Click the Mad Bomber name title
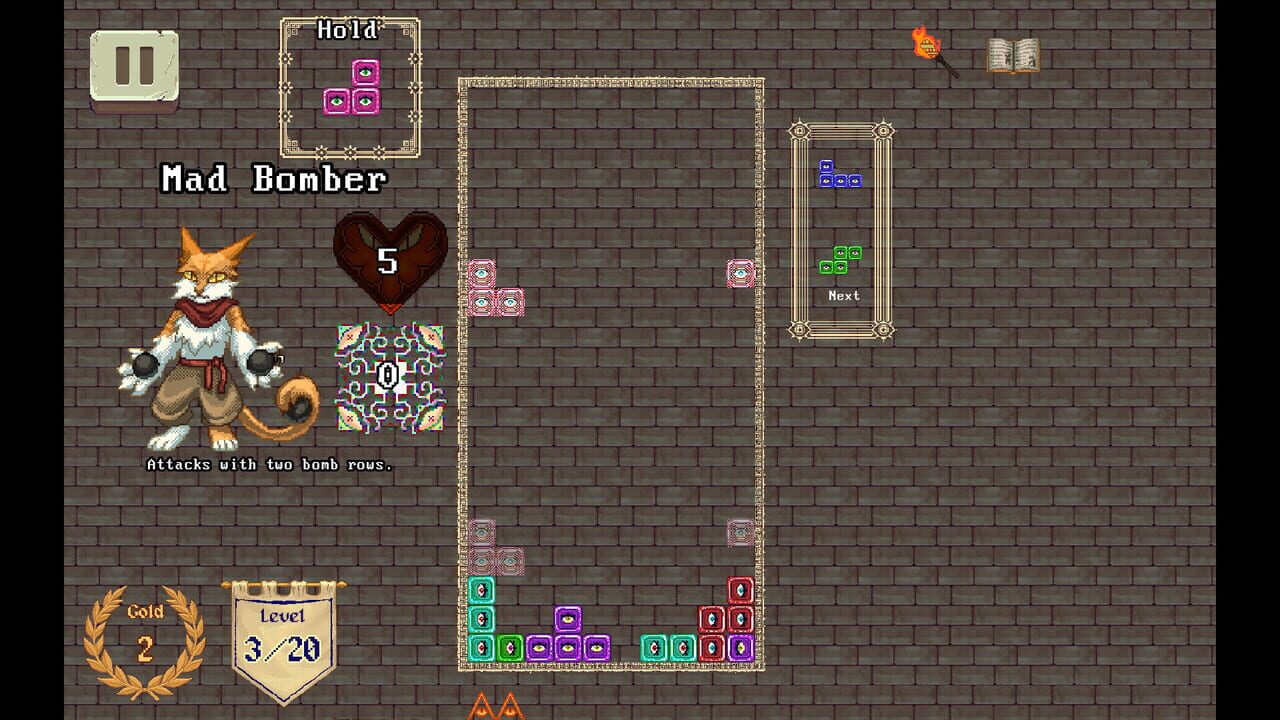Viewport: 1280px width, 720px height. tap(272, 180)
